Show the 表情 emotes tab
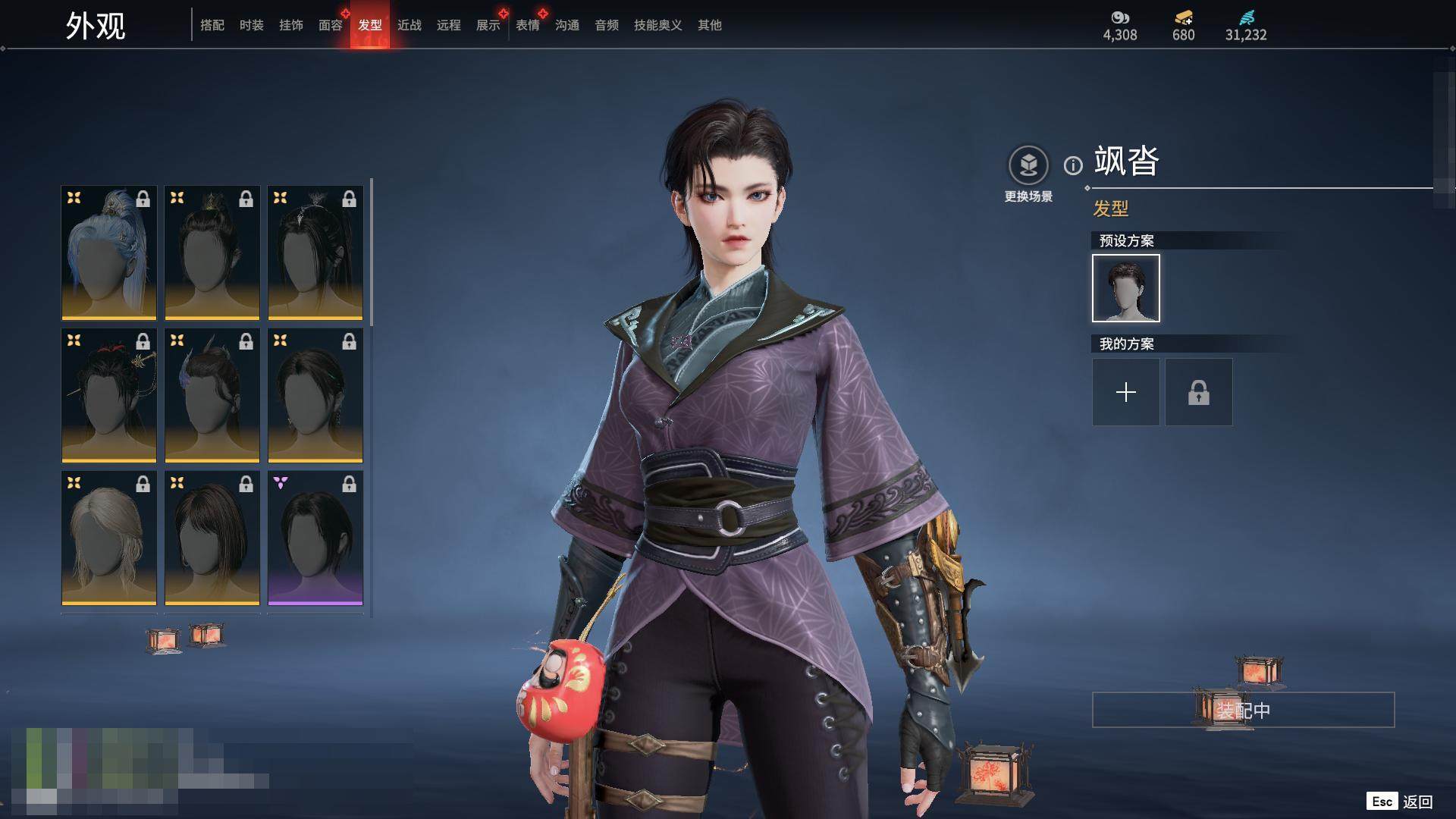The height and width of the screenshot is (819, 1456). 528,25
